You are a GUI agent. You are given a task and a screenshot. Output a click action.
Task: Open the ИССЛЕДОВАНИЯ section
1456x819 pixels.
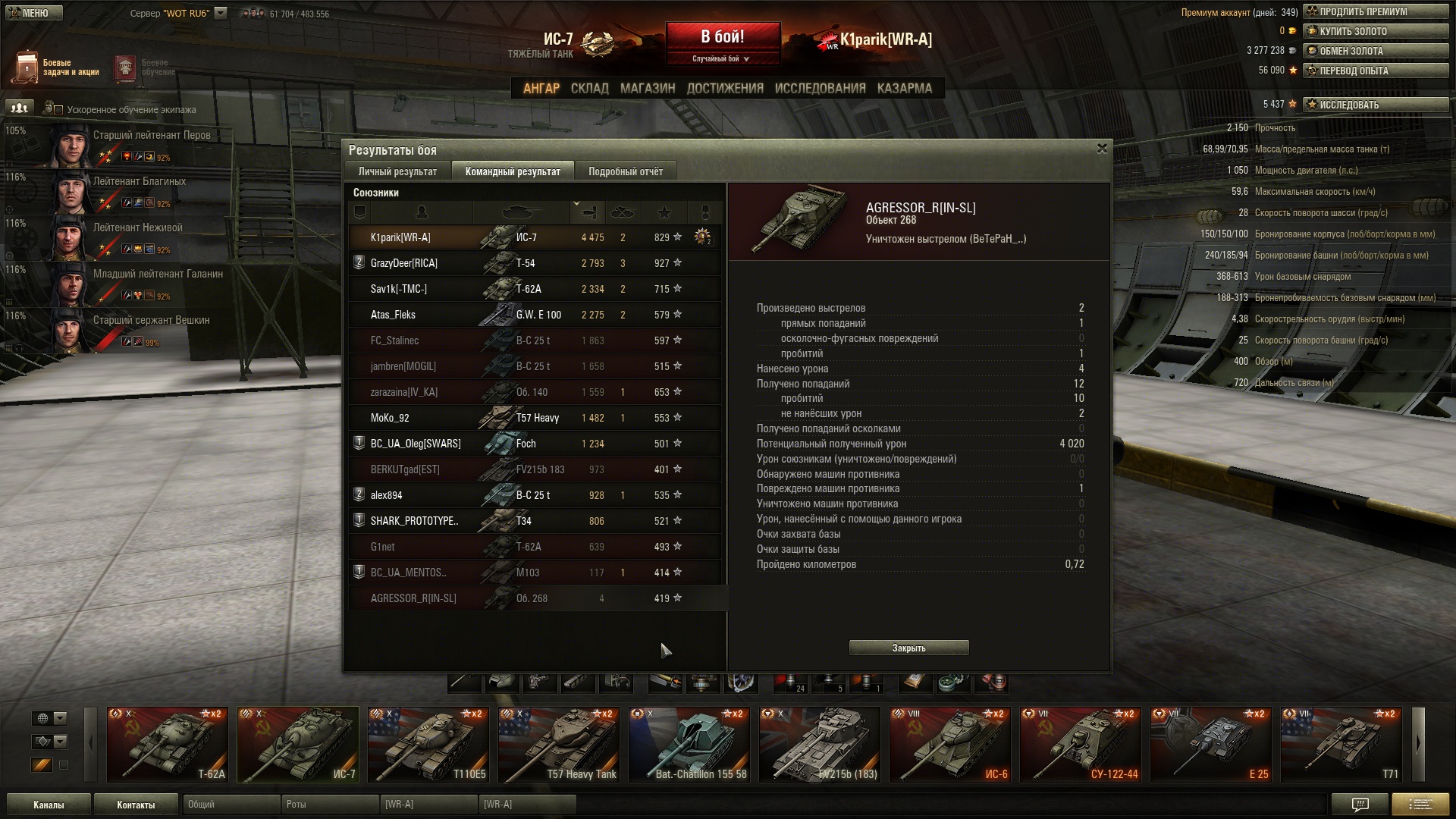820,89
